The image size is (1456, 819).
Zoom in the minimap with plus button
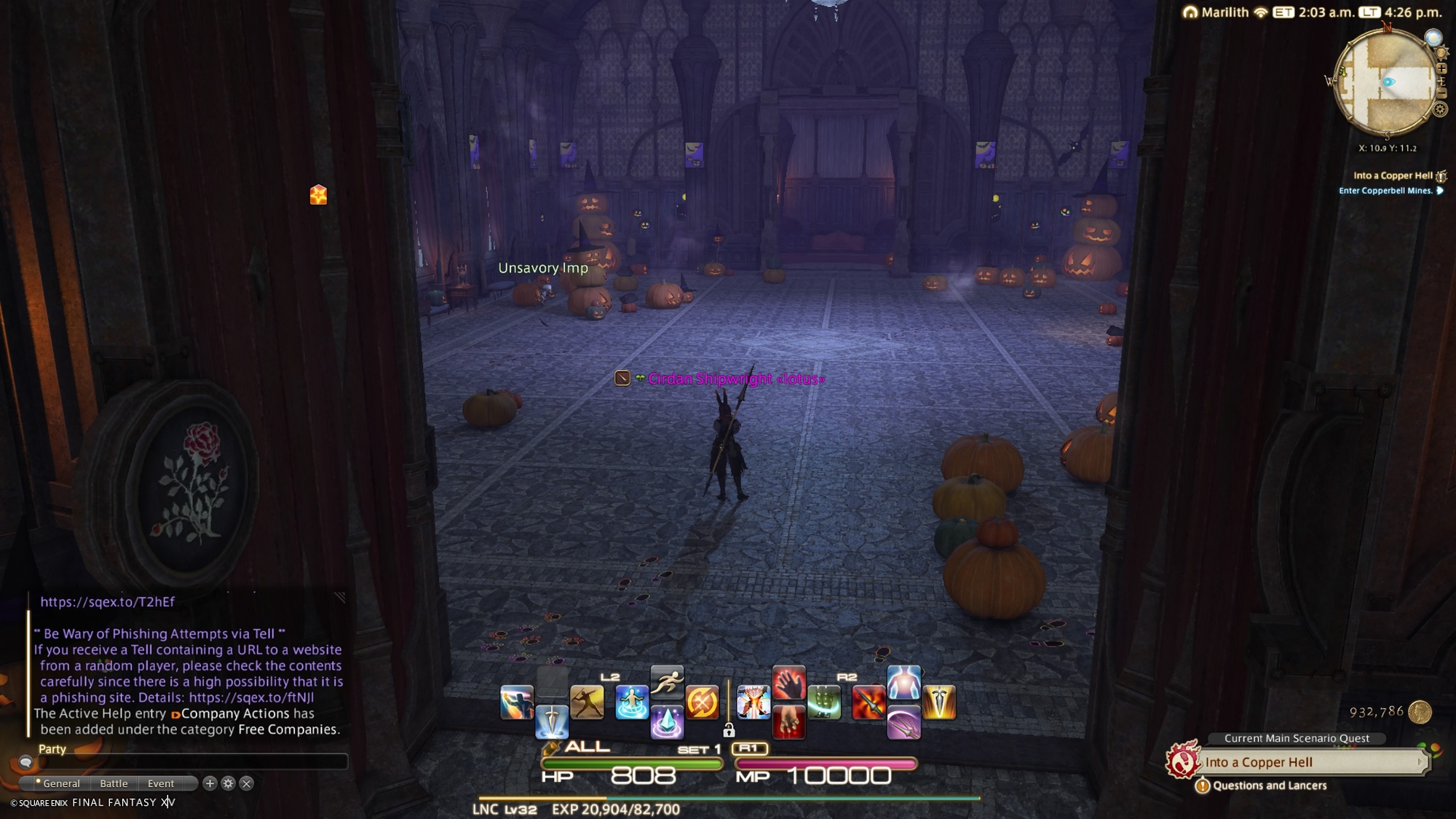[x=1441, y=69]
